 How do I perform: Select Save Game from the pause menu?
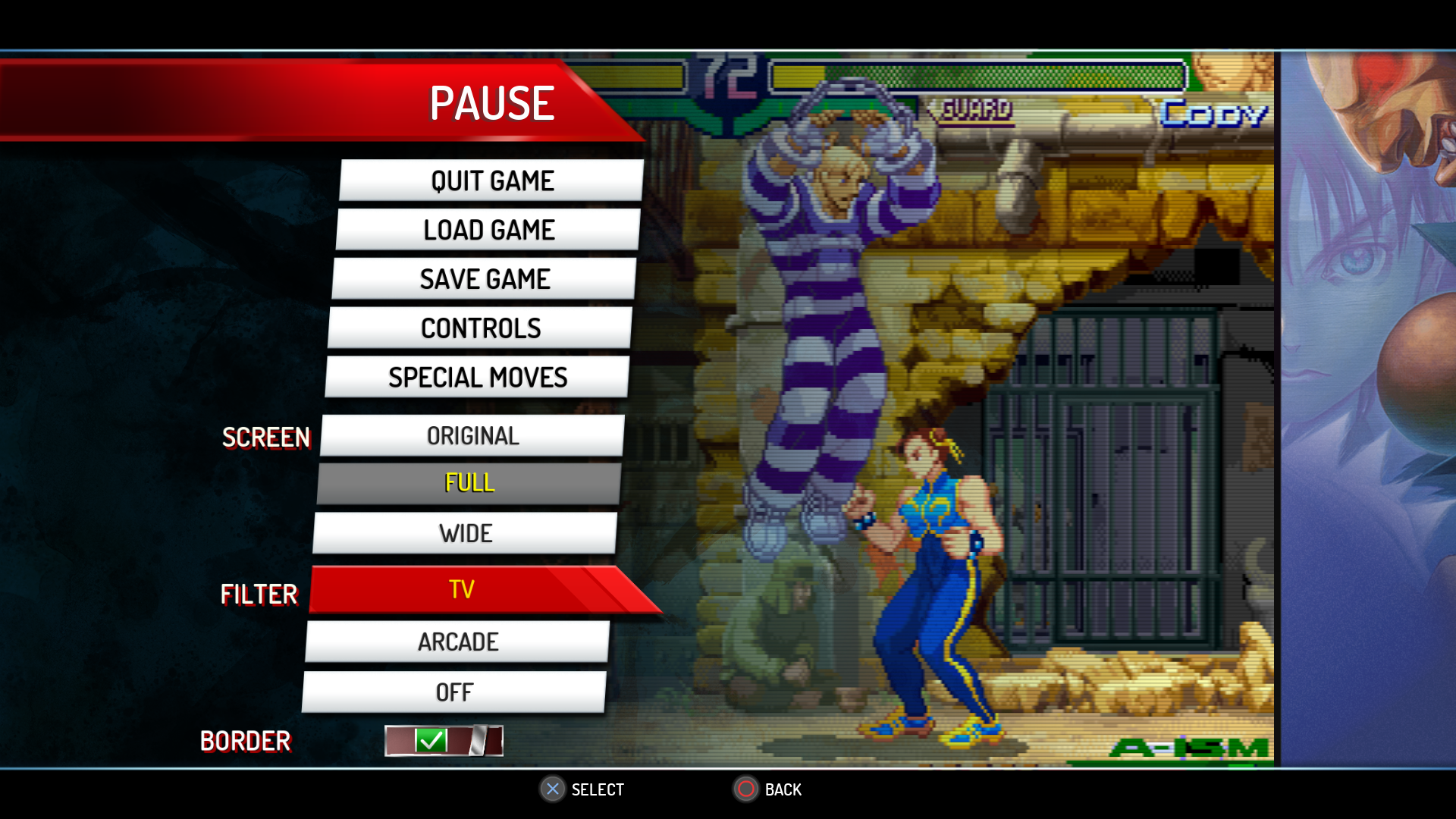click(485, 279)
